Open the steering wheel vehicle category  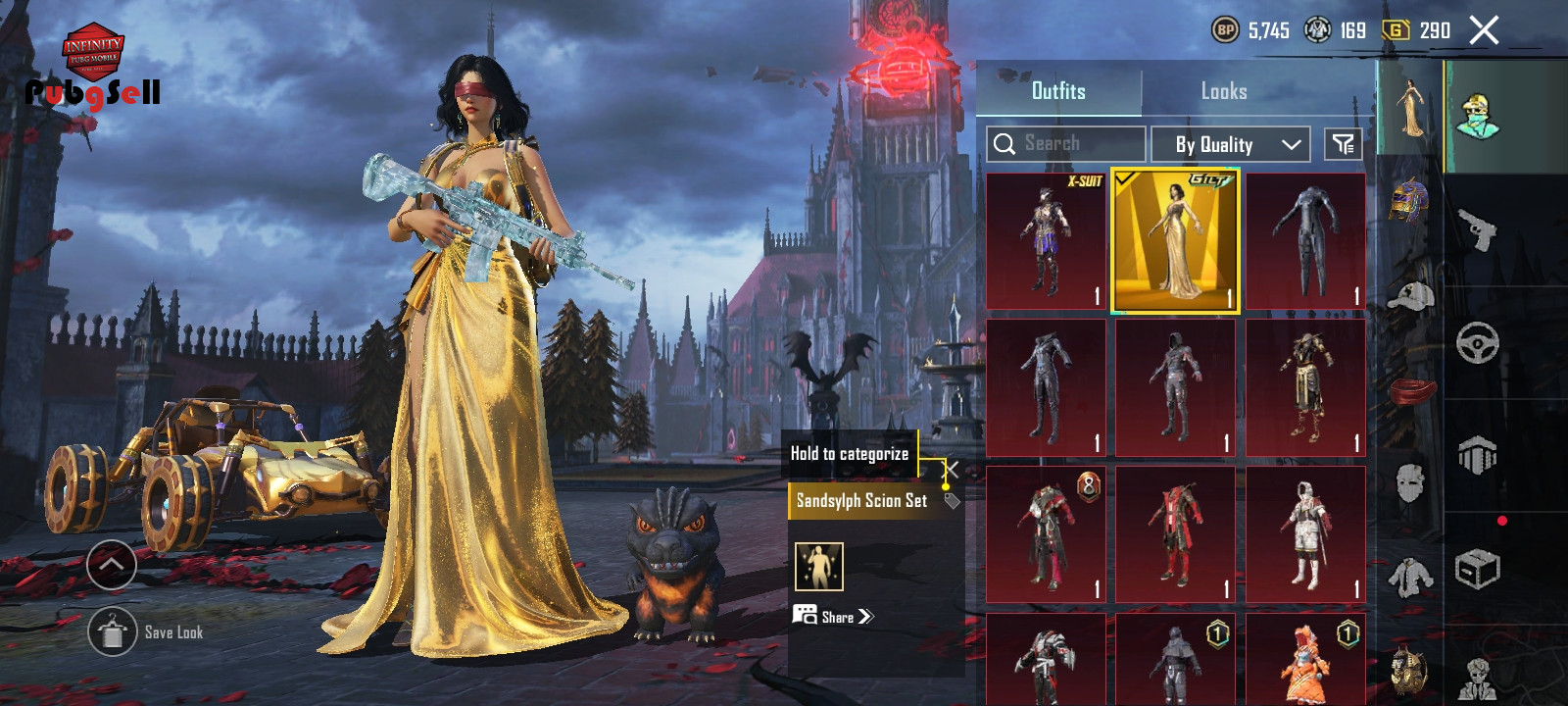pos(1477,343)
